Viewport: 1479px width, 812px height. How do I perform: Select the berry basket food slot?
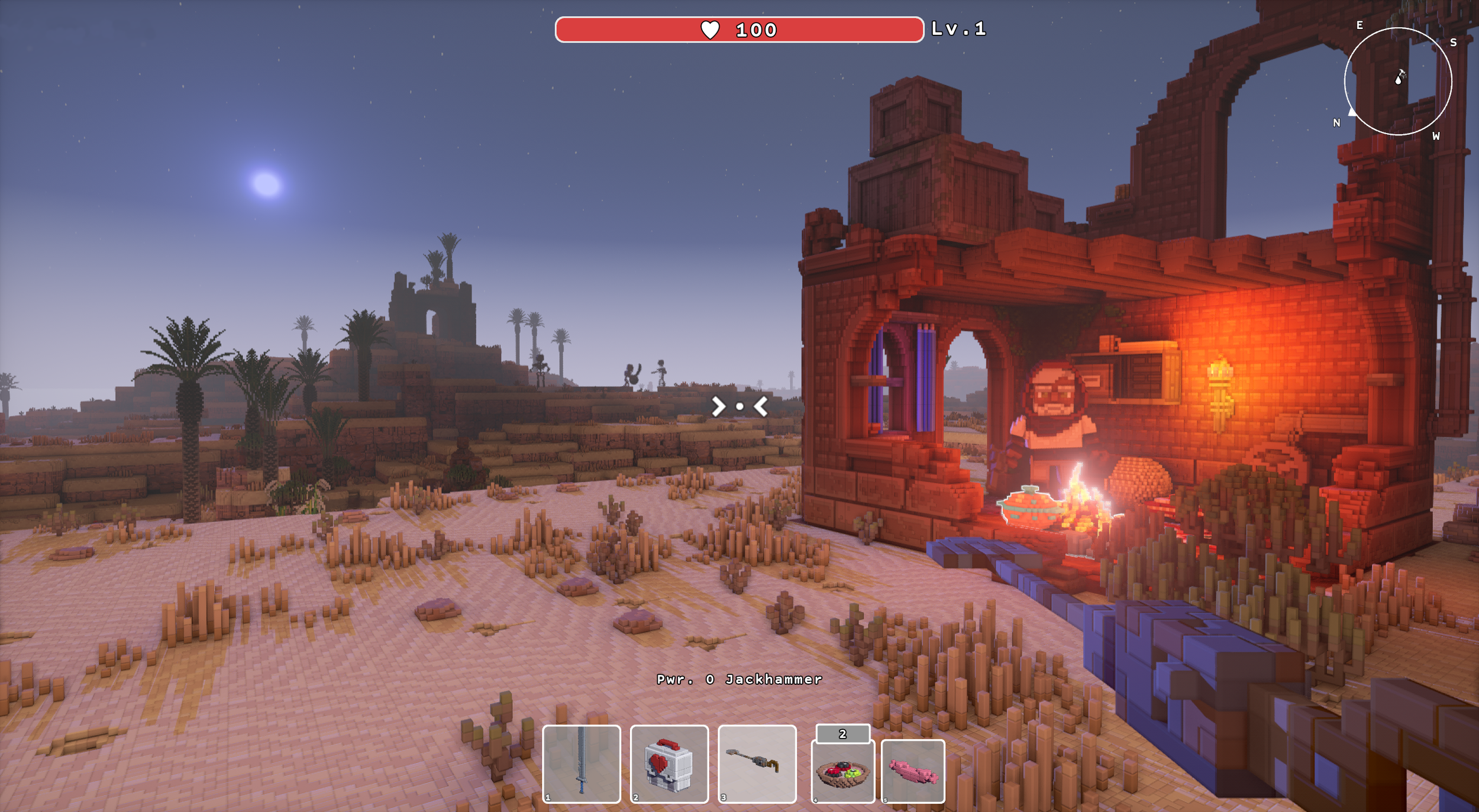click(x=842, y=771)
